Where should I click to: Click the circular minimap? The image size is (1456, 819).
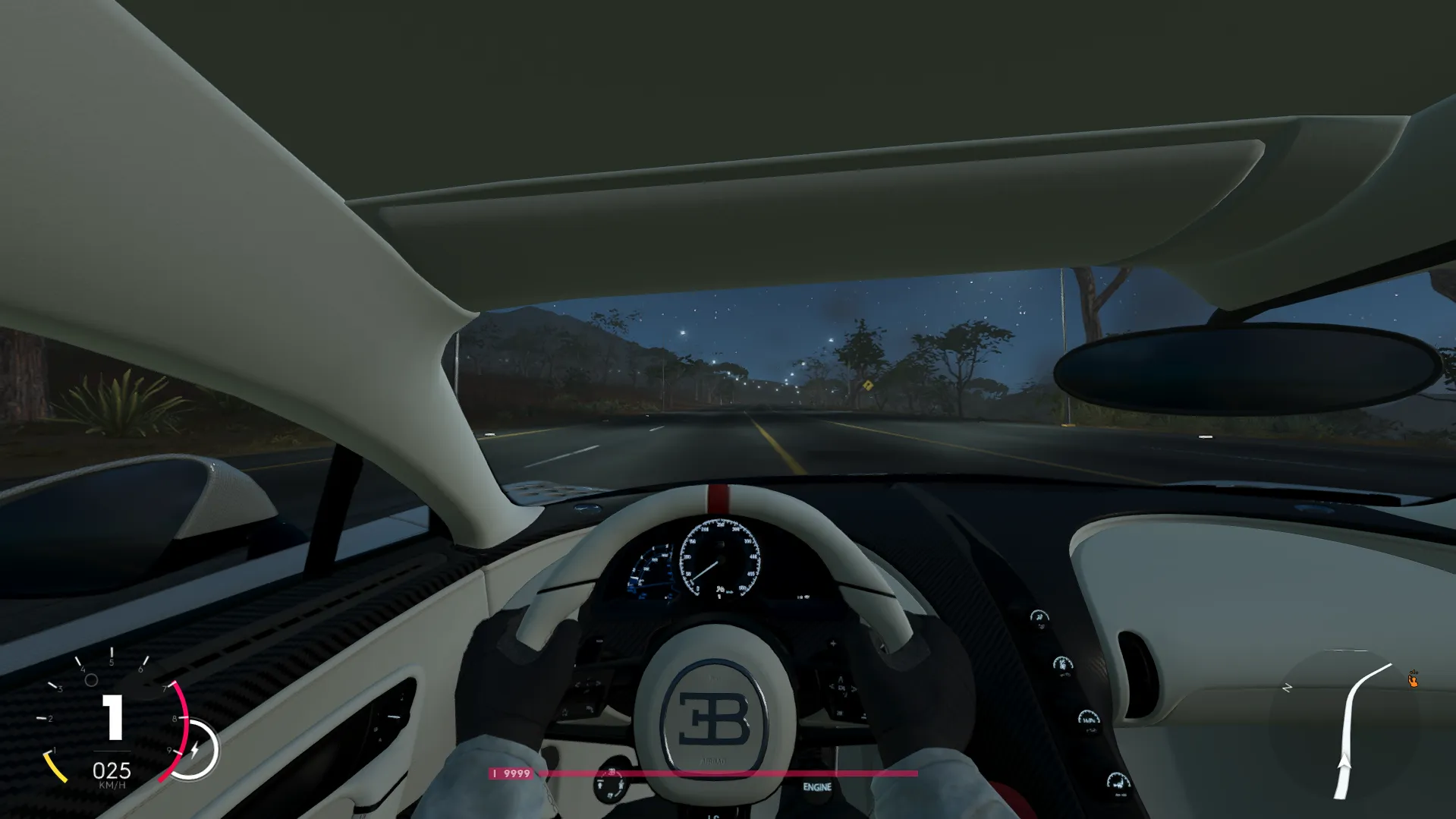tap(1344, 725)
